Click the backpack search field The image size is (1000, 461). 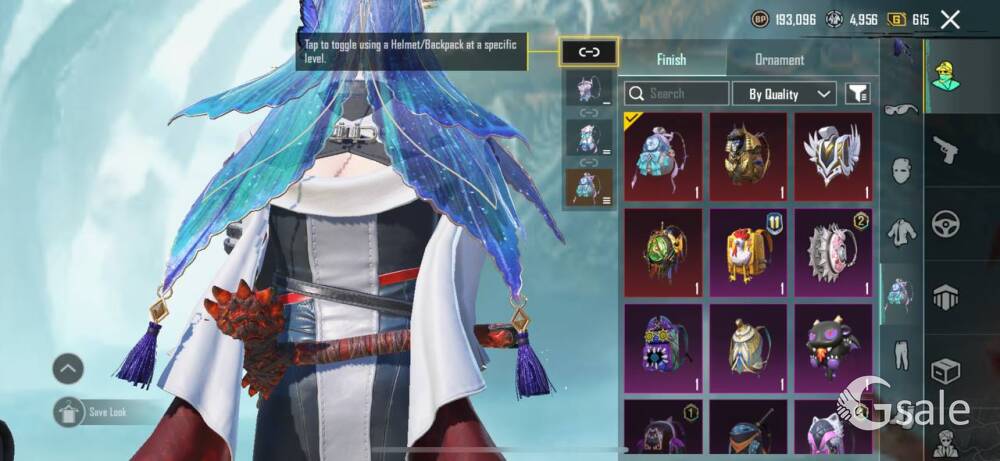pyautogui.click(x=677, y=94)
